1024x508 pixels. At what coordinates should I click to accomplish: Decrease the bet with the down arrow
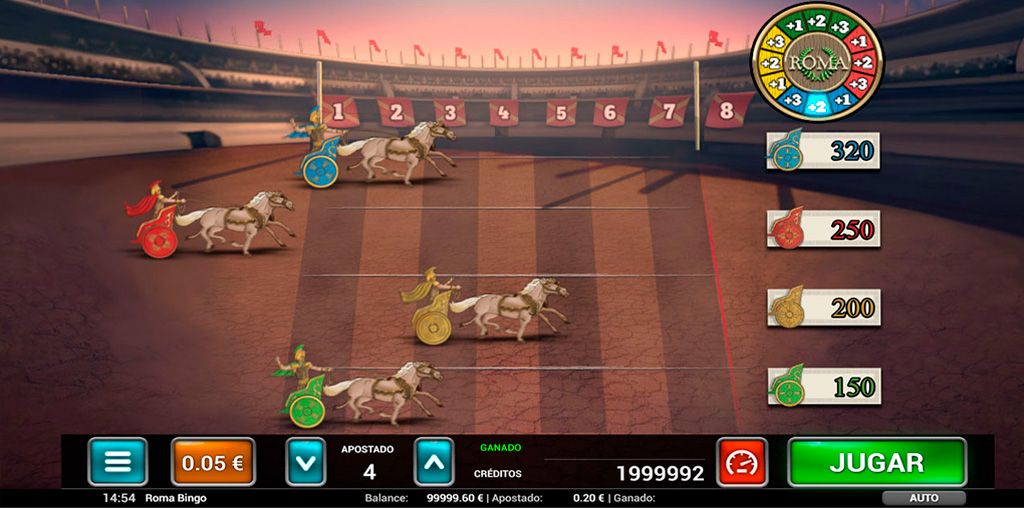pos(306,462)
